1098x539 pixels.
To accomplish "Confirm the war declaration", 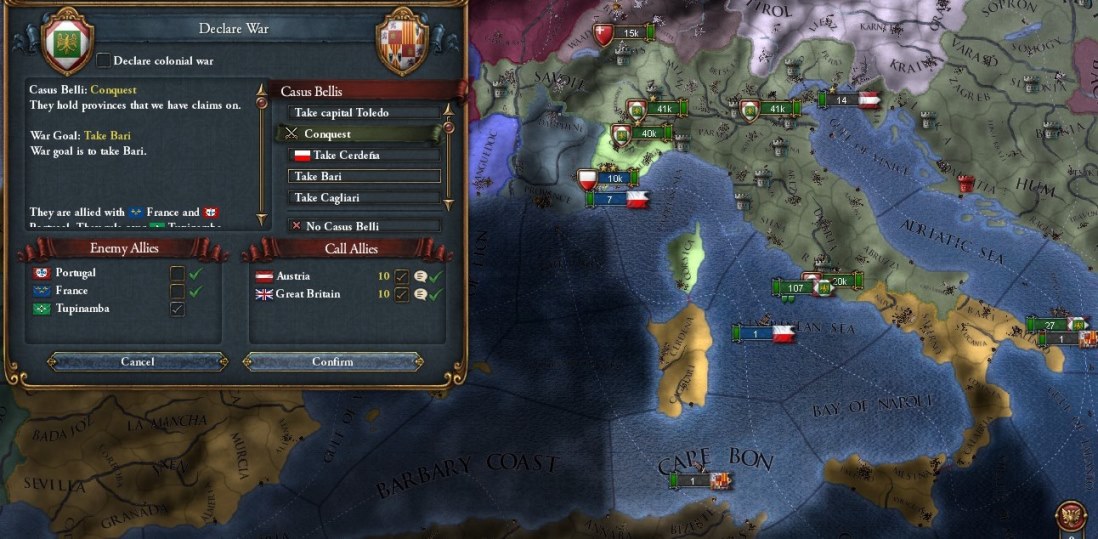I will 332,361.
